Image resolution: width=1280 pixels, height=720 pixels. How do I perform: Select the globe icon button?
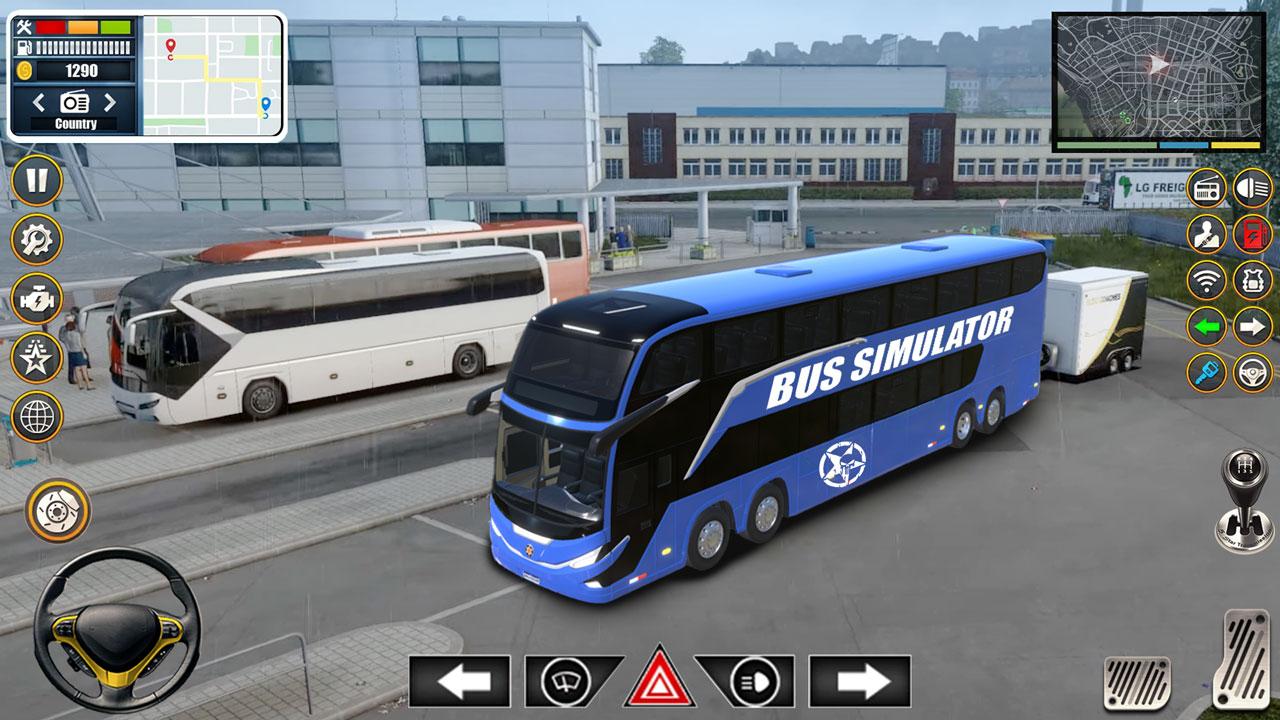(37, 416)
